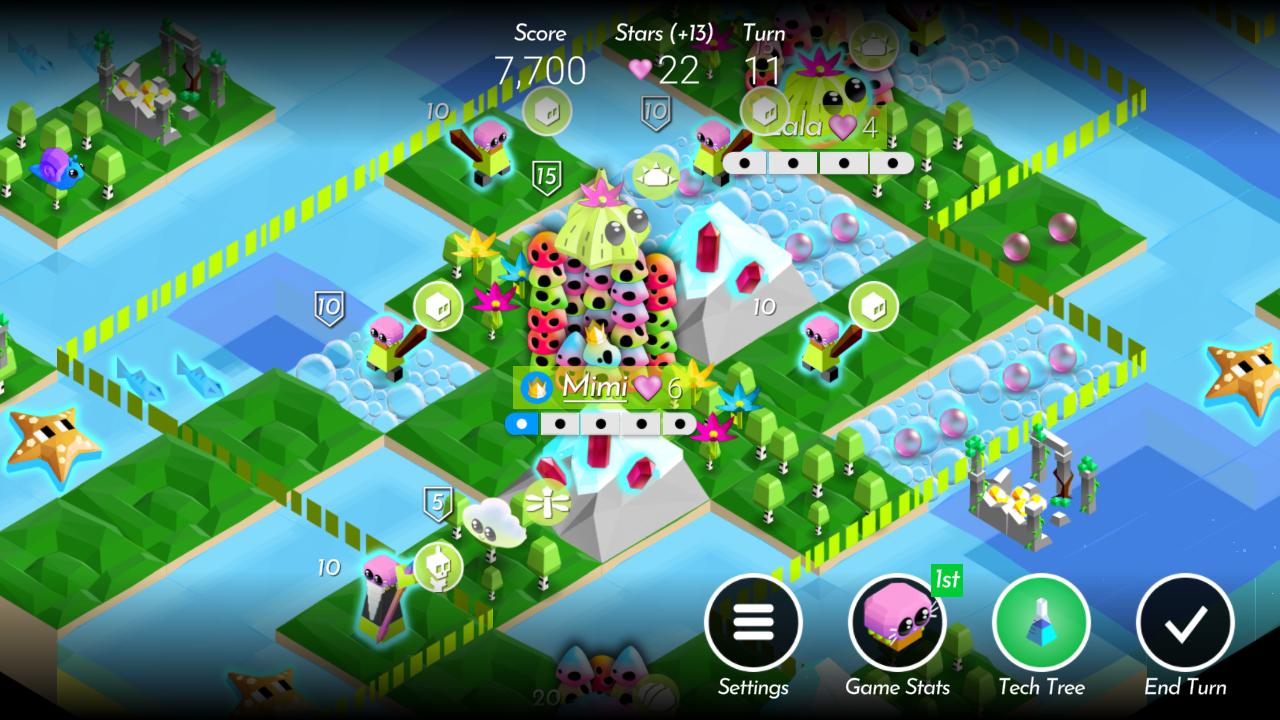Click the blue dot on Mimi's population bar
This screenshot has height=720, width=1280.
point(524,424)
